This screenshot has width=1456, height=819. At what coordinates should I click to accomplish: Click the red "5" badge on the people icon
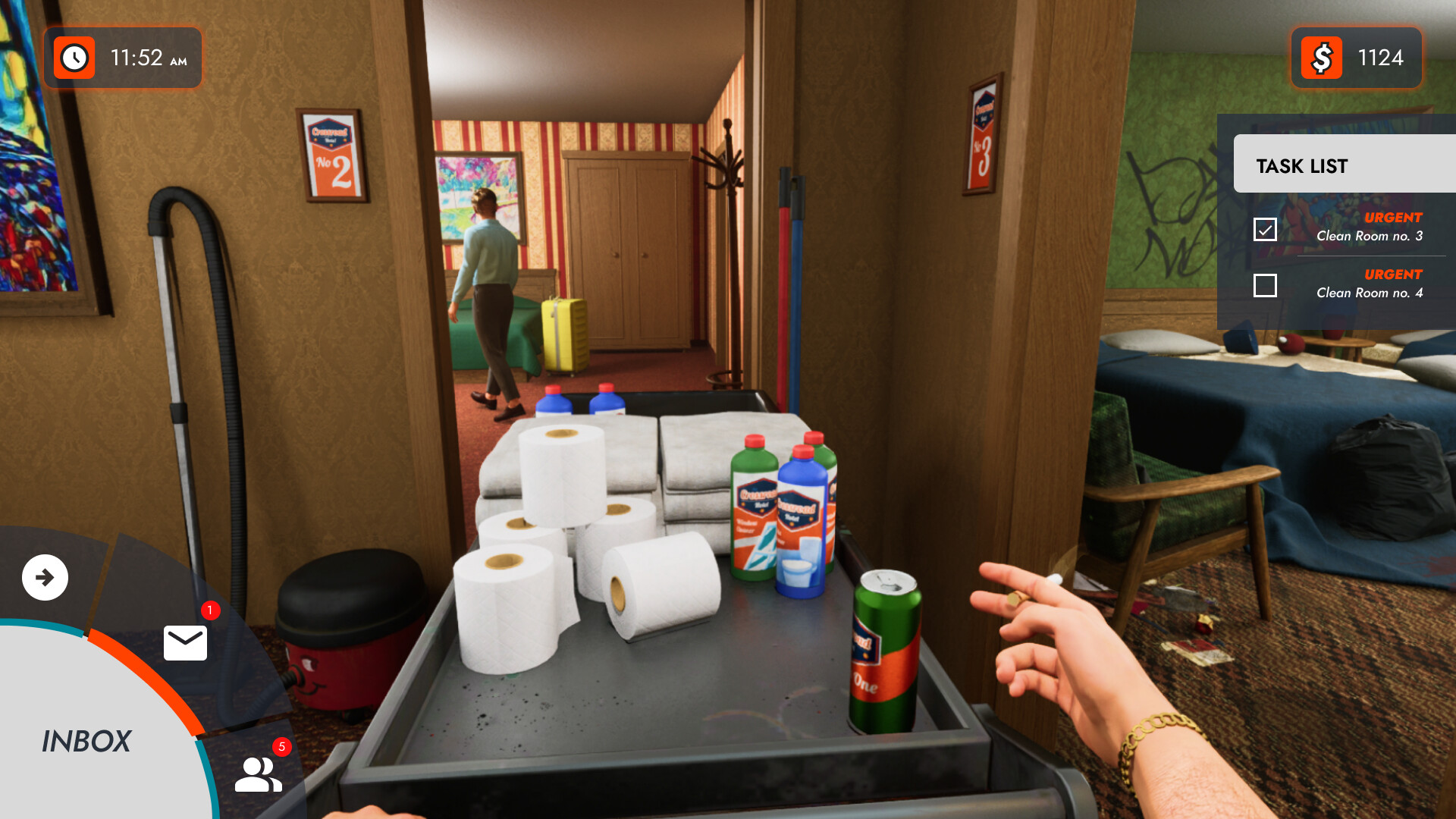pos(281,746)
